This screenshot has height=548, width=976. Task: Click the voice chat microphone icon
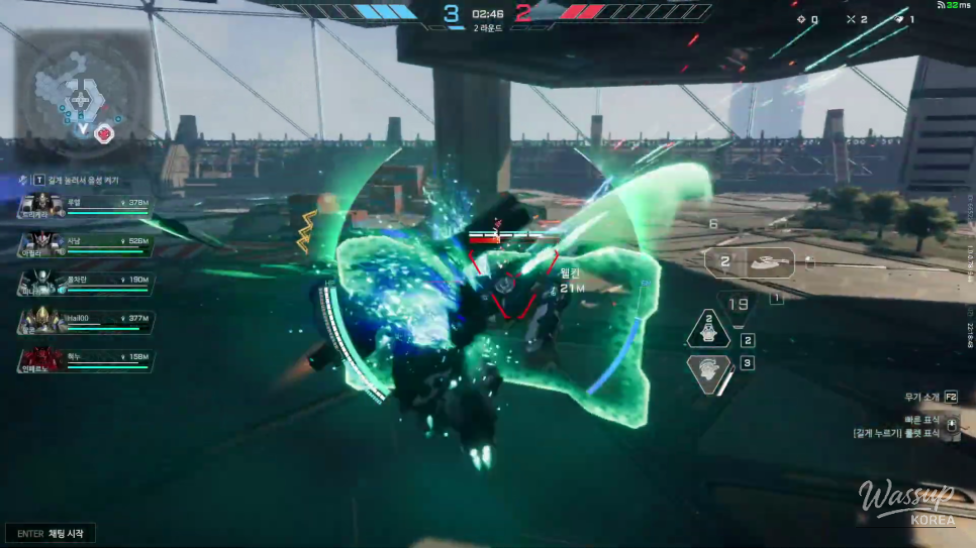coord(24,178)
